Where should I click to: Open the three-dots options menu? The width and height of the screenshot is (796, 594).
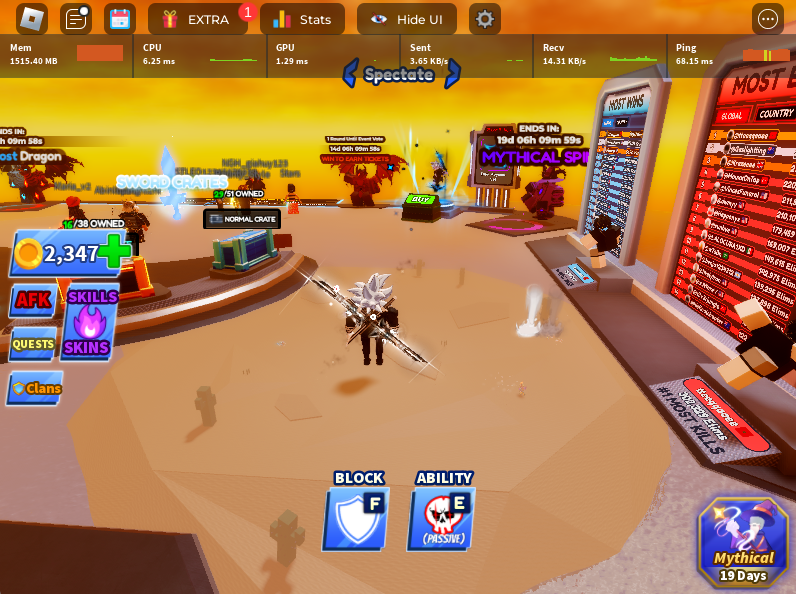[768, 19]
